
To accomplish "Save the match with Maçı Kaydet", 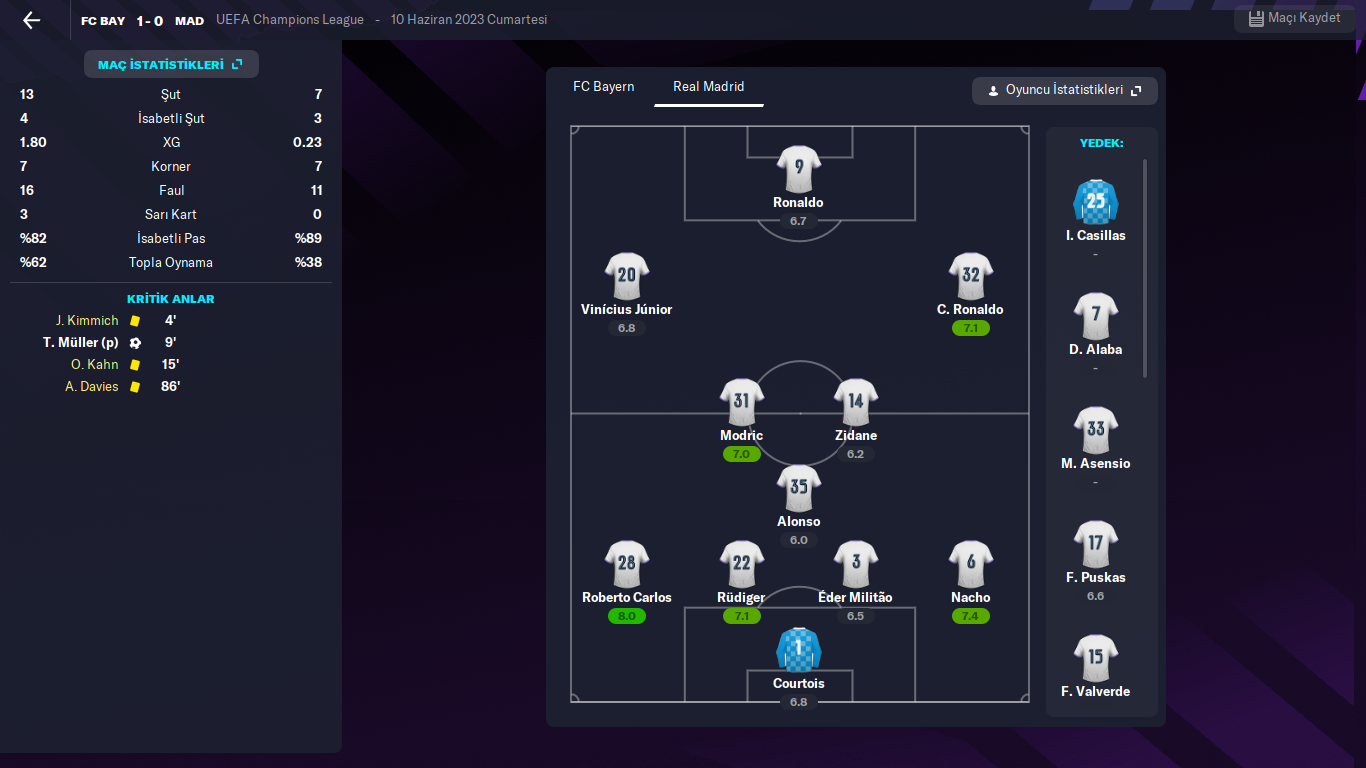I will click(1295, 18).
